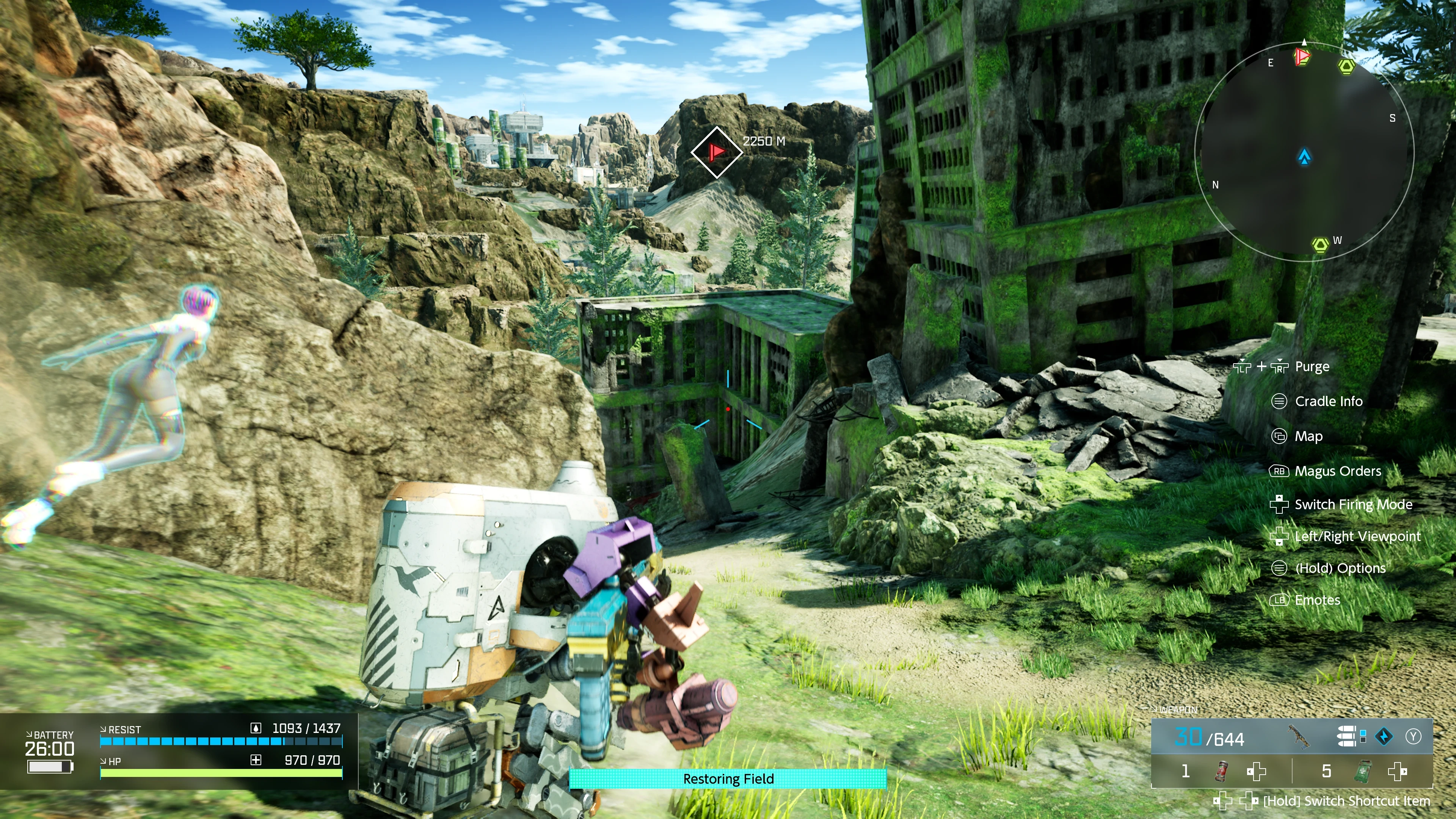
Task: Activate the blue lightning bolt diamond icon
Action: [x=1384, y=736]
